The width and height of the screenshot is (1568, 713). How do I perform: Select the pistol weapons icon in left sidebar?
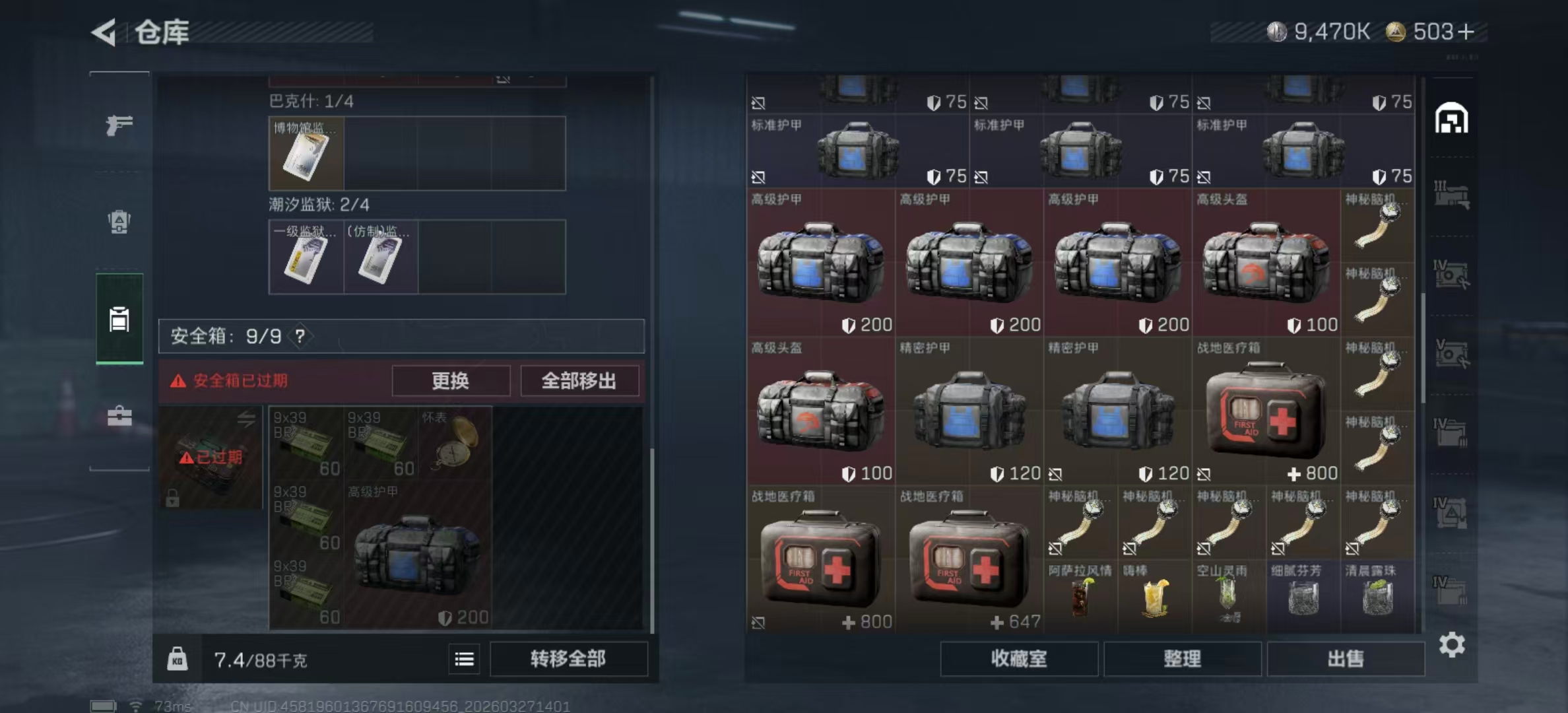(119, 123)
